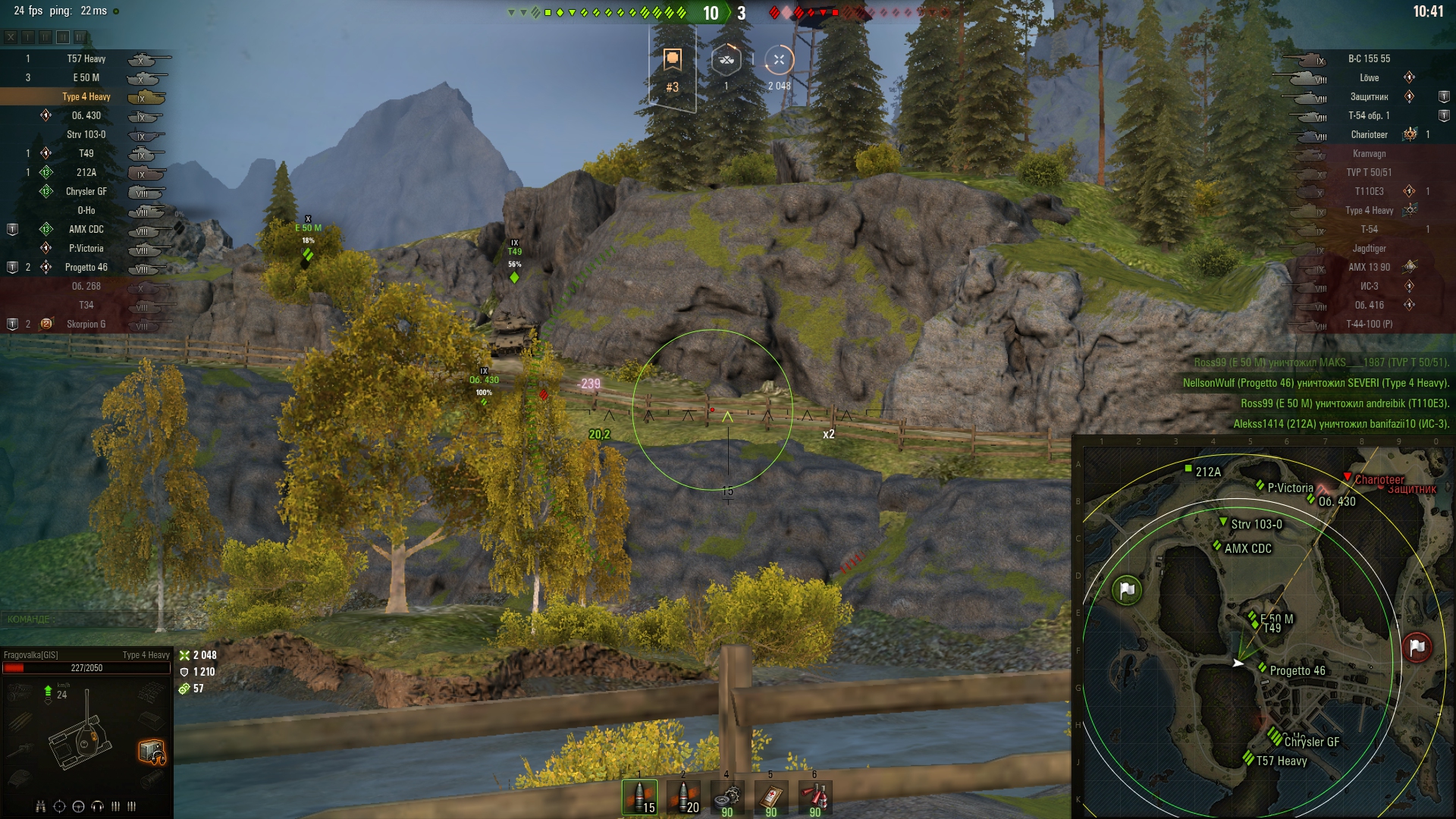Select the first shell slot with 15 rounds

639,798
